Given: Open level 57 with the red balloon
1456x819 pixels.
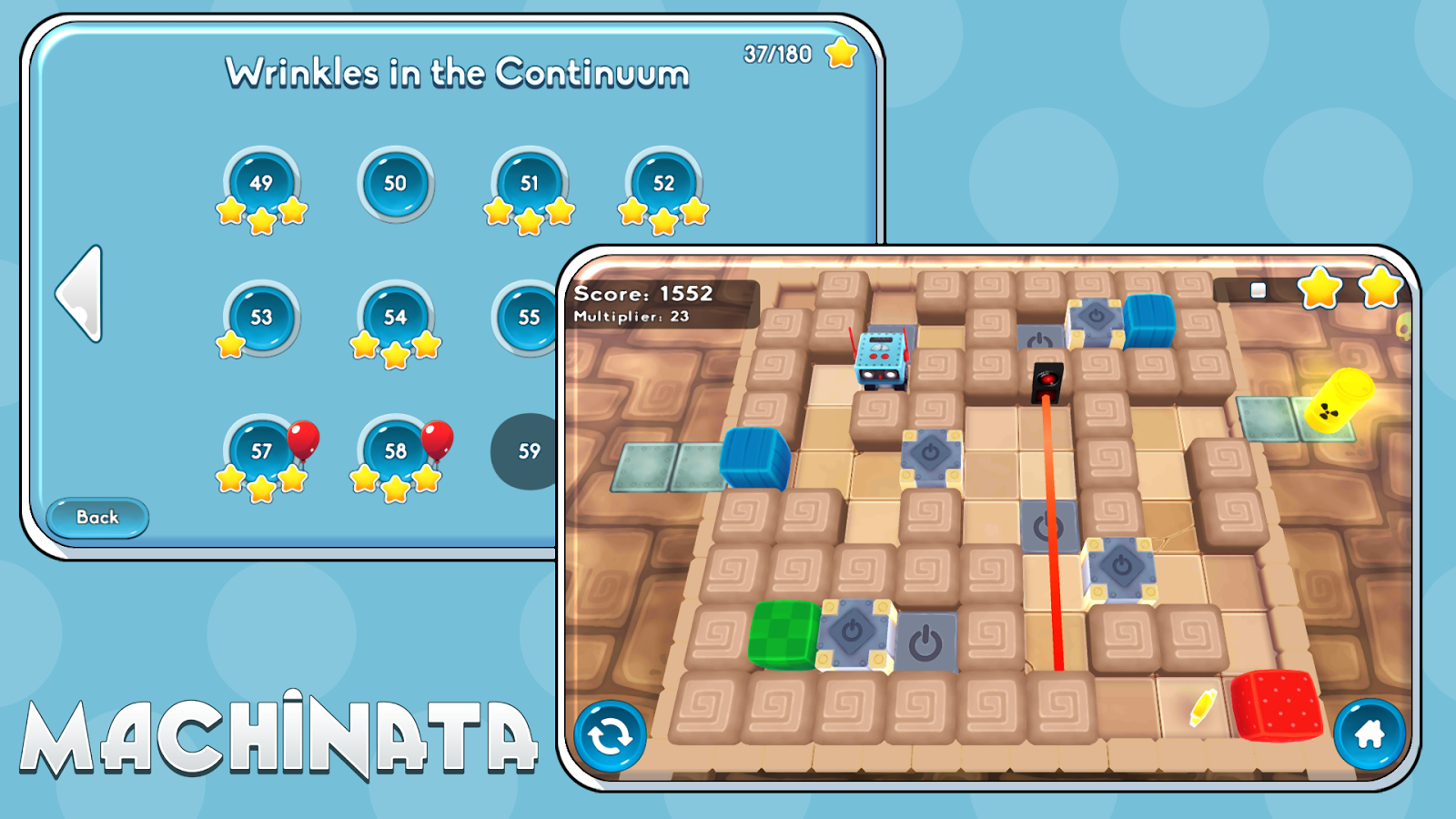Looking at the screenshot, I should point(261,451).
